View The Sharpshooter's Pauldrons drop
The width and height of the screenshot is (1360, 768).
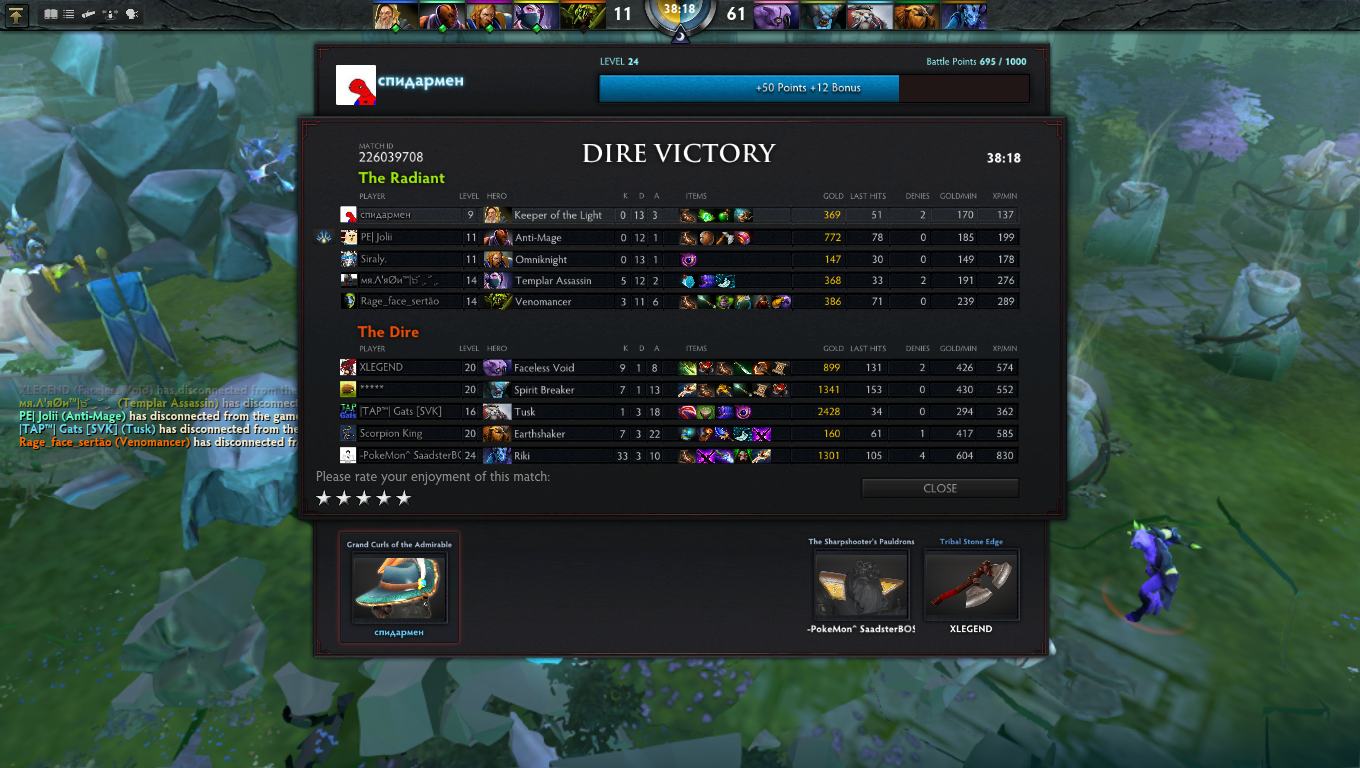click(x=861, y=585)
